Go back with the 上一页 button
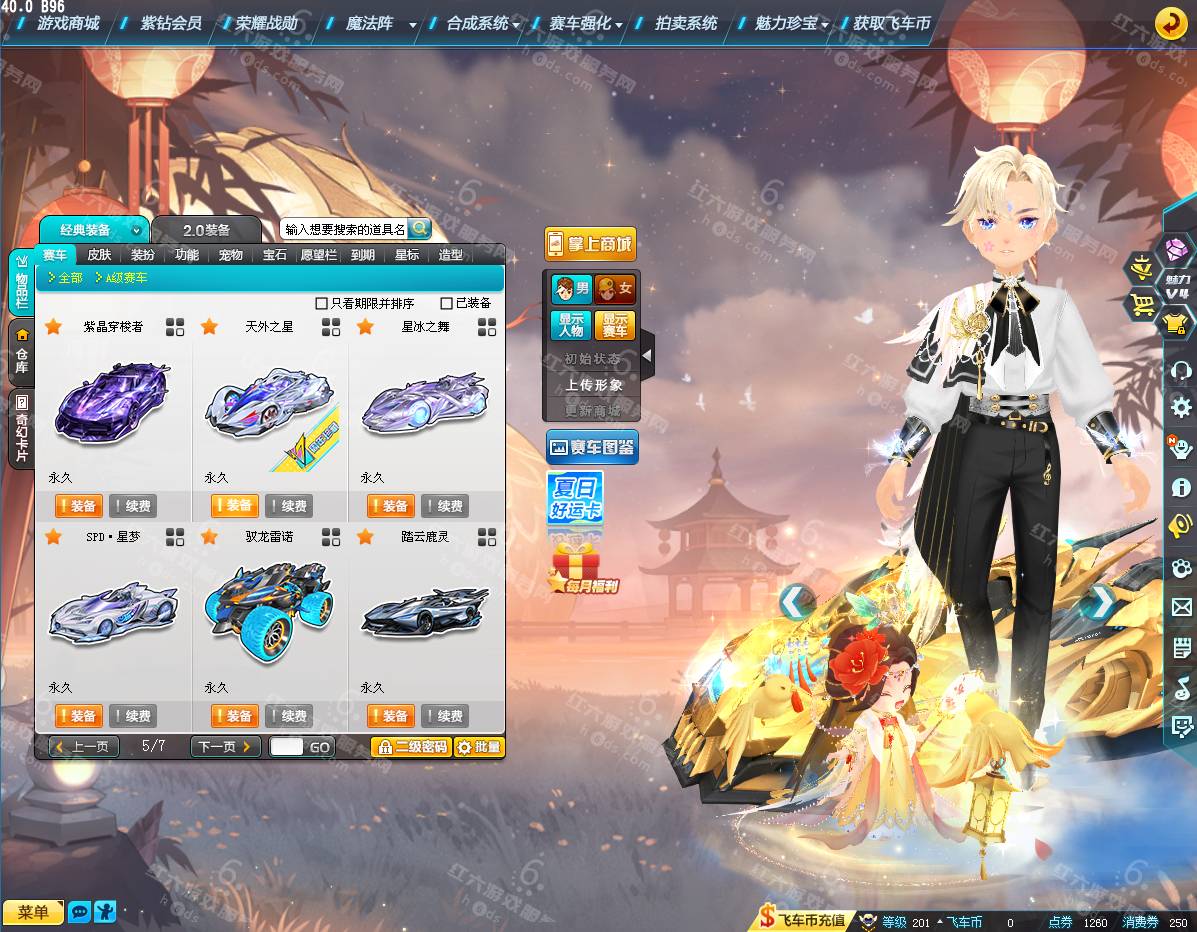The width and height of the screenshot is (1197, 932). (x=84, y=746)
